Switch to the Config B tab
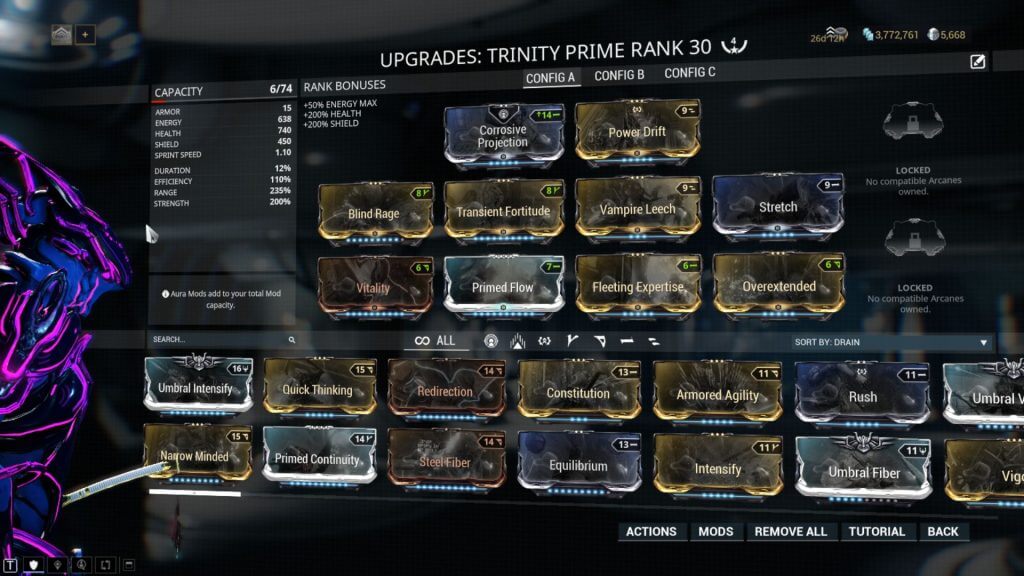 (619, 75)
